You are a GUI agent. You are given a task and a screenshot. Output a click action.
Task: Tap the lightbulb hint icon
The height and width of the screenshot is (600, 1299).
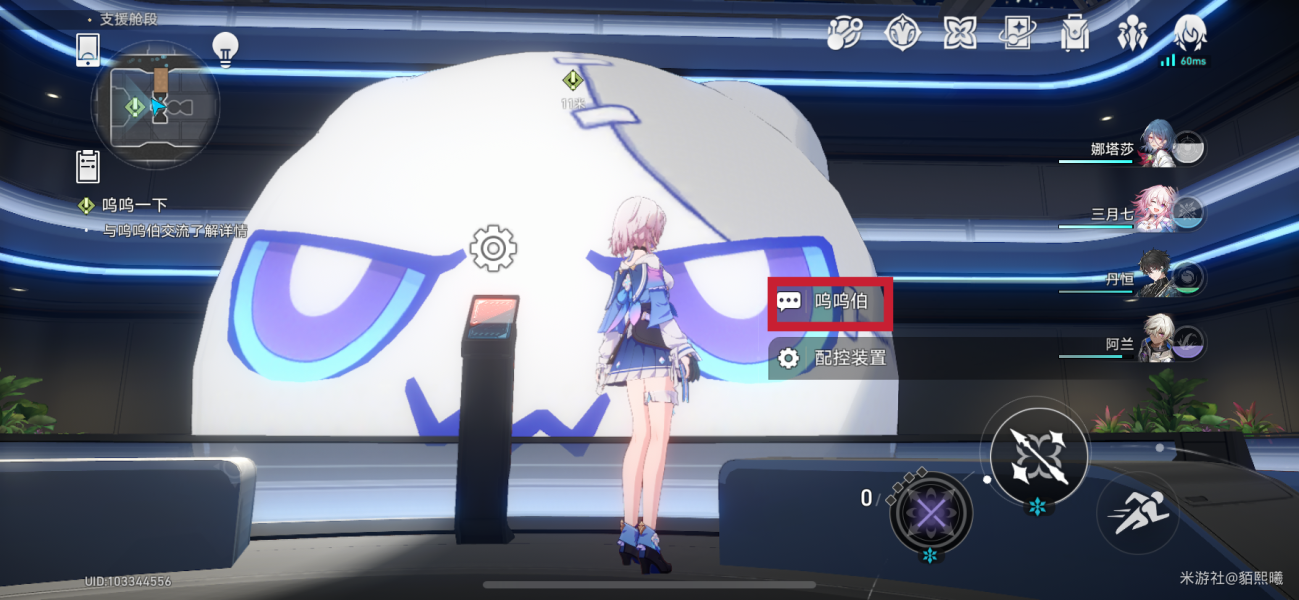225,49
